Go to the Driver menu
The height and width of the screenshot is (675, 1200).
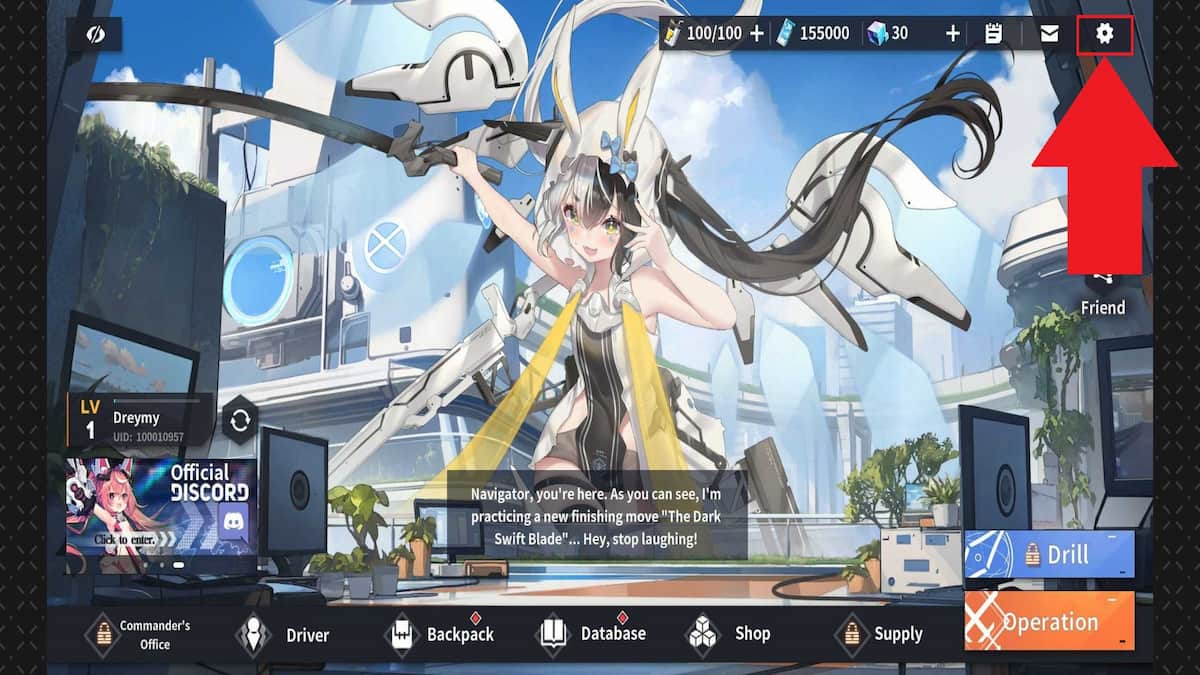click(285, 635)
